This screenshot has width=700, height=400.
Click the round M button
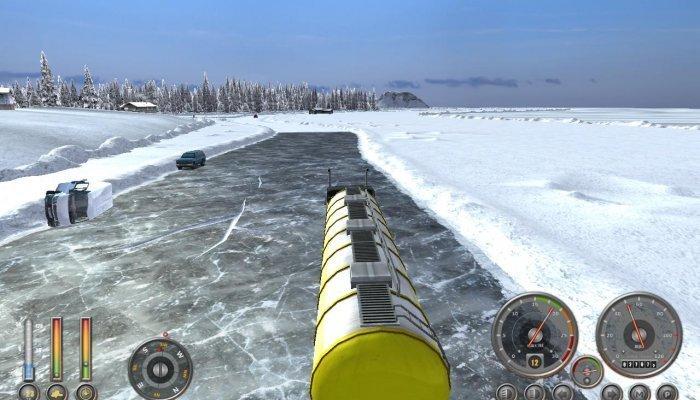[x=640, y=393]
